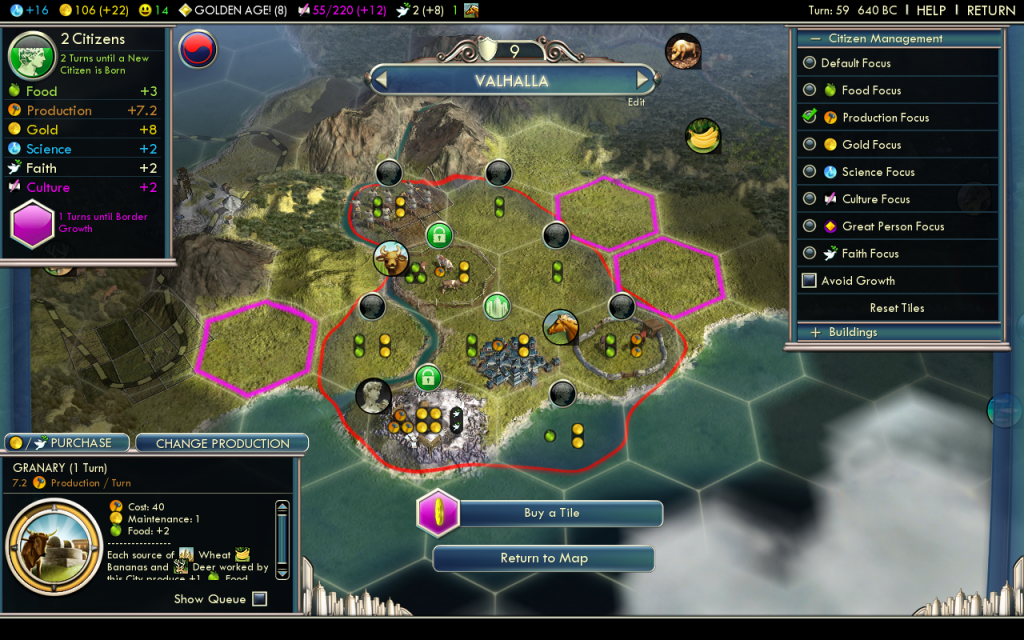Go to next city with right arrow
The image size is (1024, 640).
tap(643, 80)
